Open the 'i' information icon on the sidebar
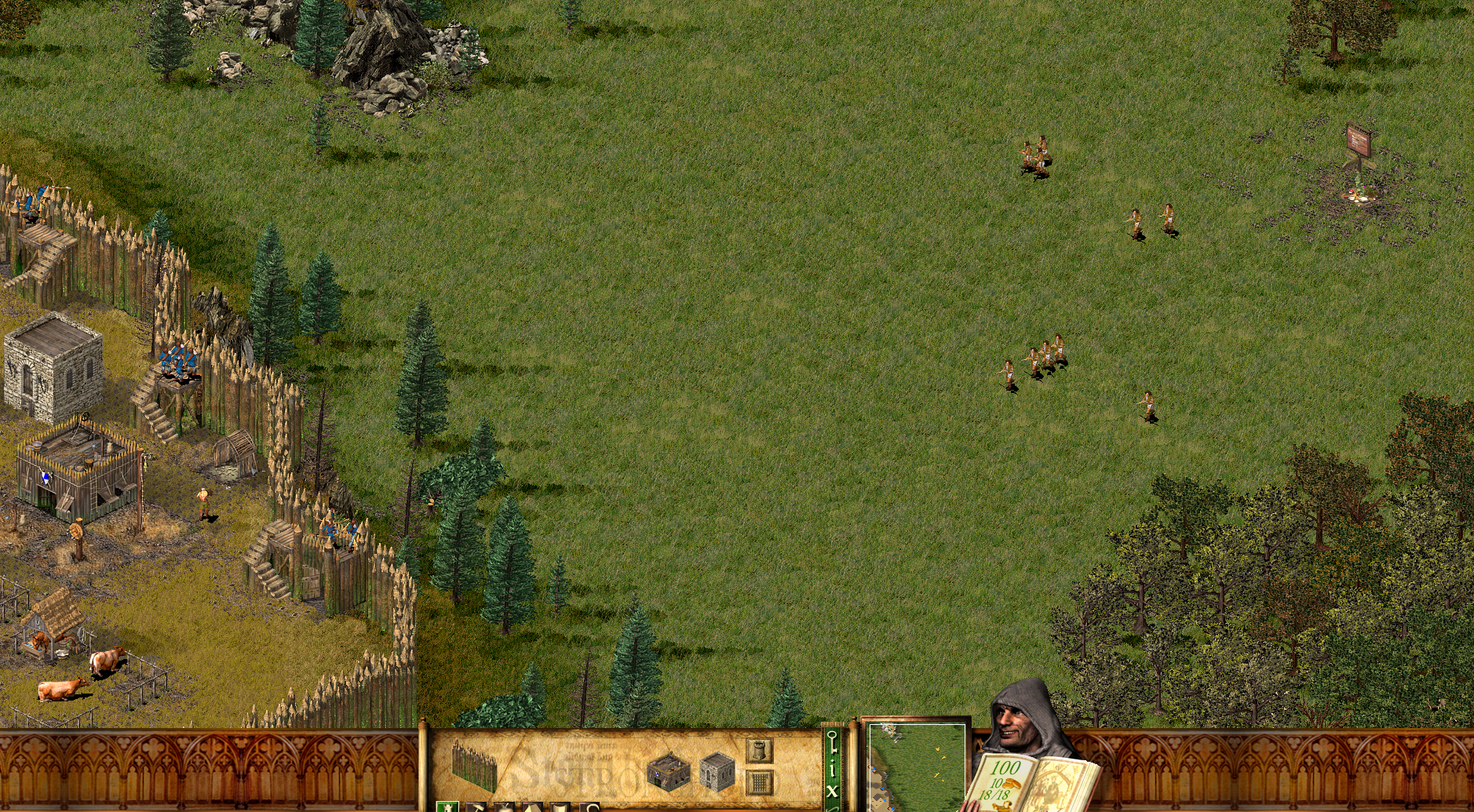Screen dimensions: 1474x812 (x=834, y=766)
